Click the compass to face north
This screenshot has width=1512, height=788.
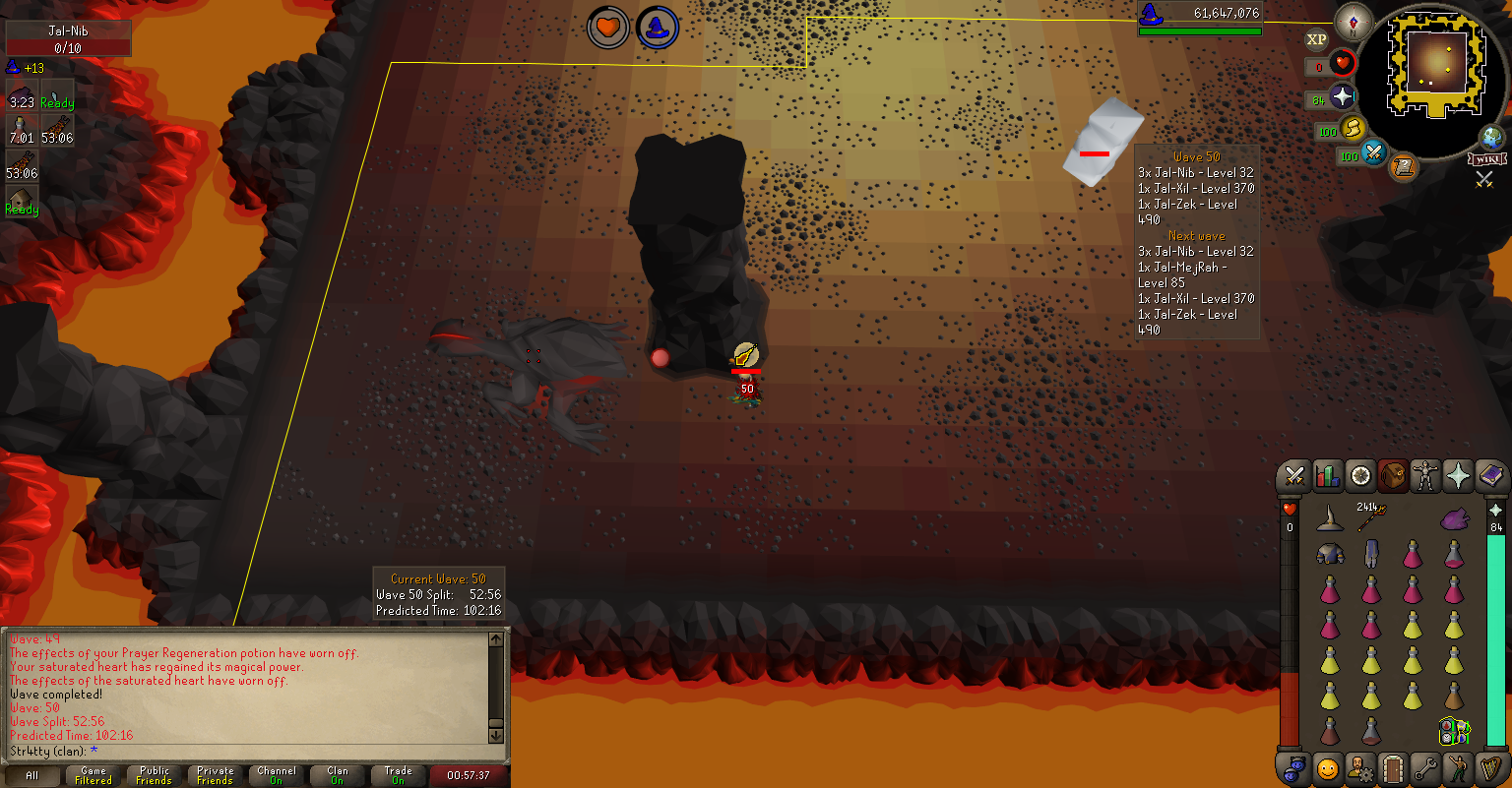(x=1353, y=22)
